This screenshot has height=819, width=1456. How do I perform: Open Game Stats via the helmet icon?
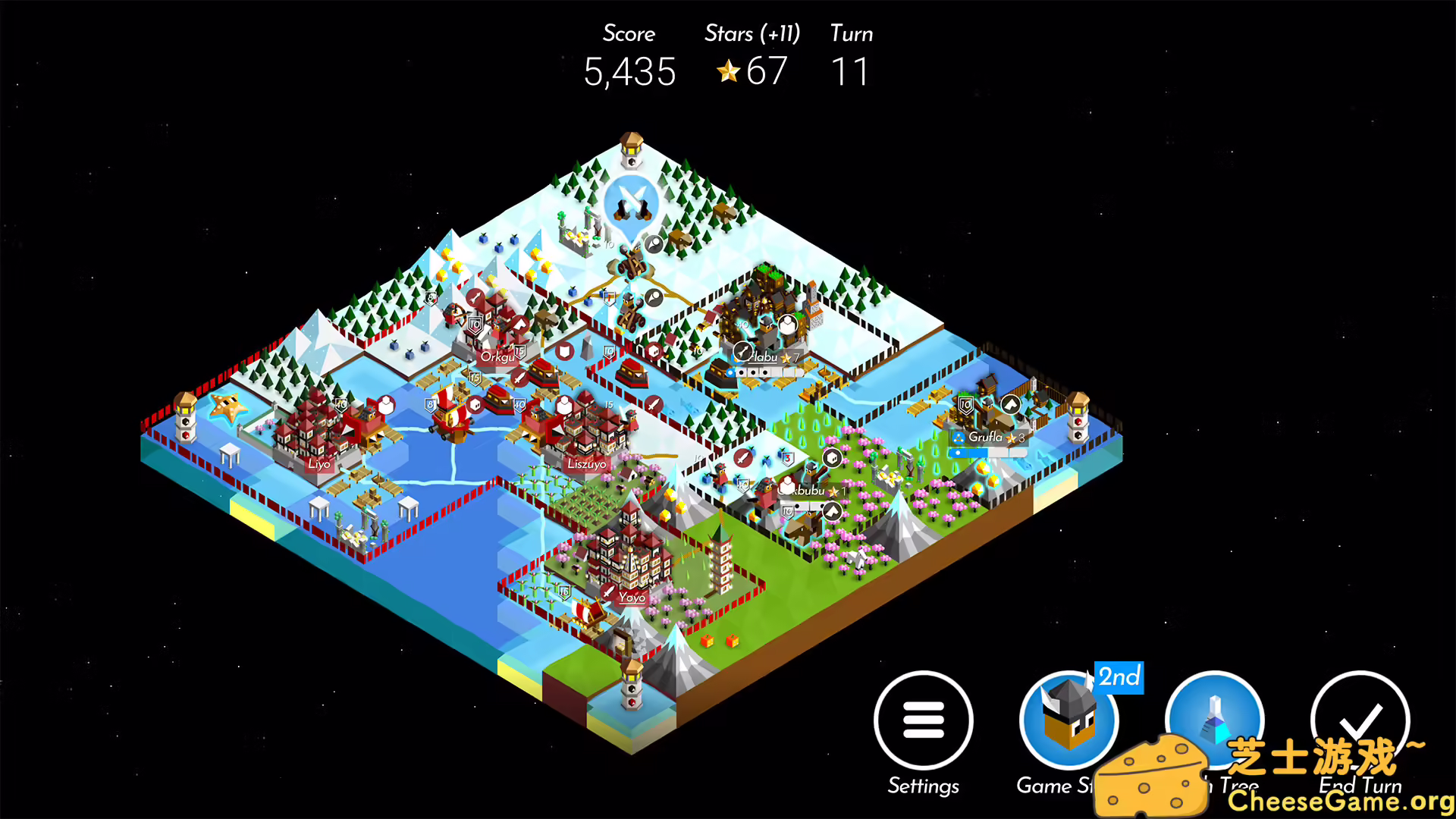[x=1069, y=720]
